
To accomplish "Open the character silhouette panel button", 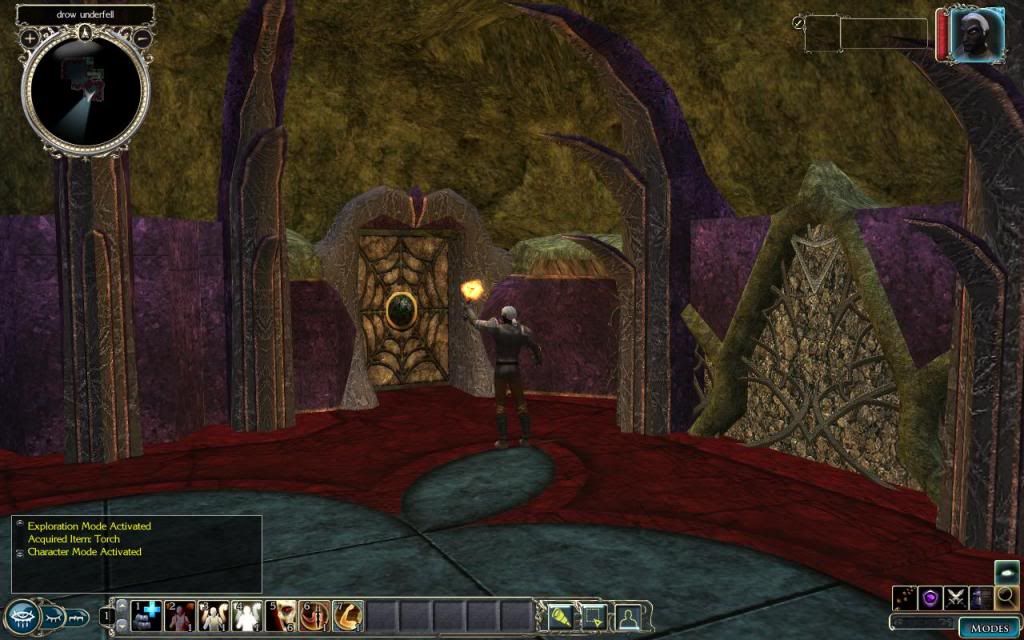I will (628, 616).
